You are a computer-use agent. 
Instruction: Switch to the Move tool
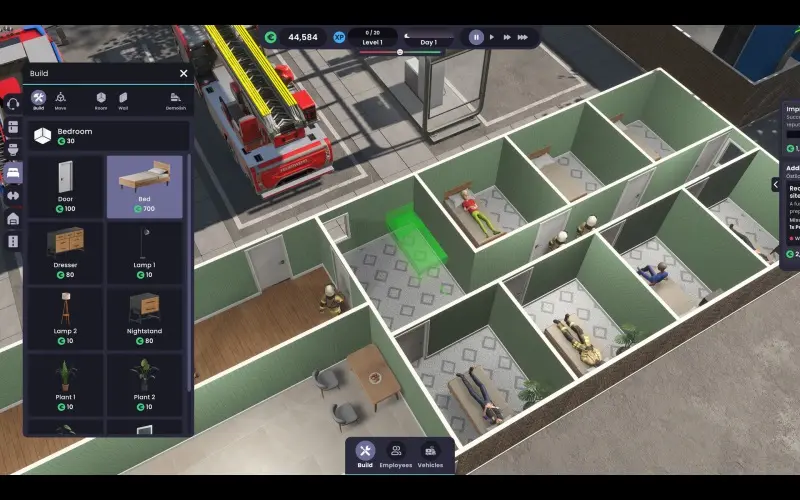[60, 100]
